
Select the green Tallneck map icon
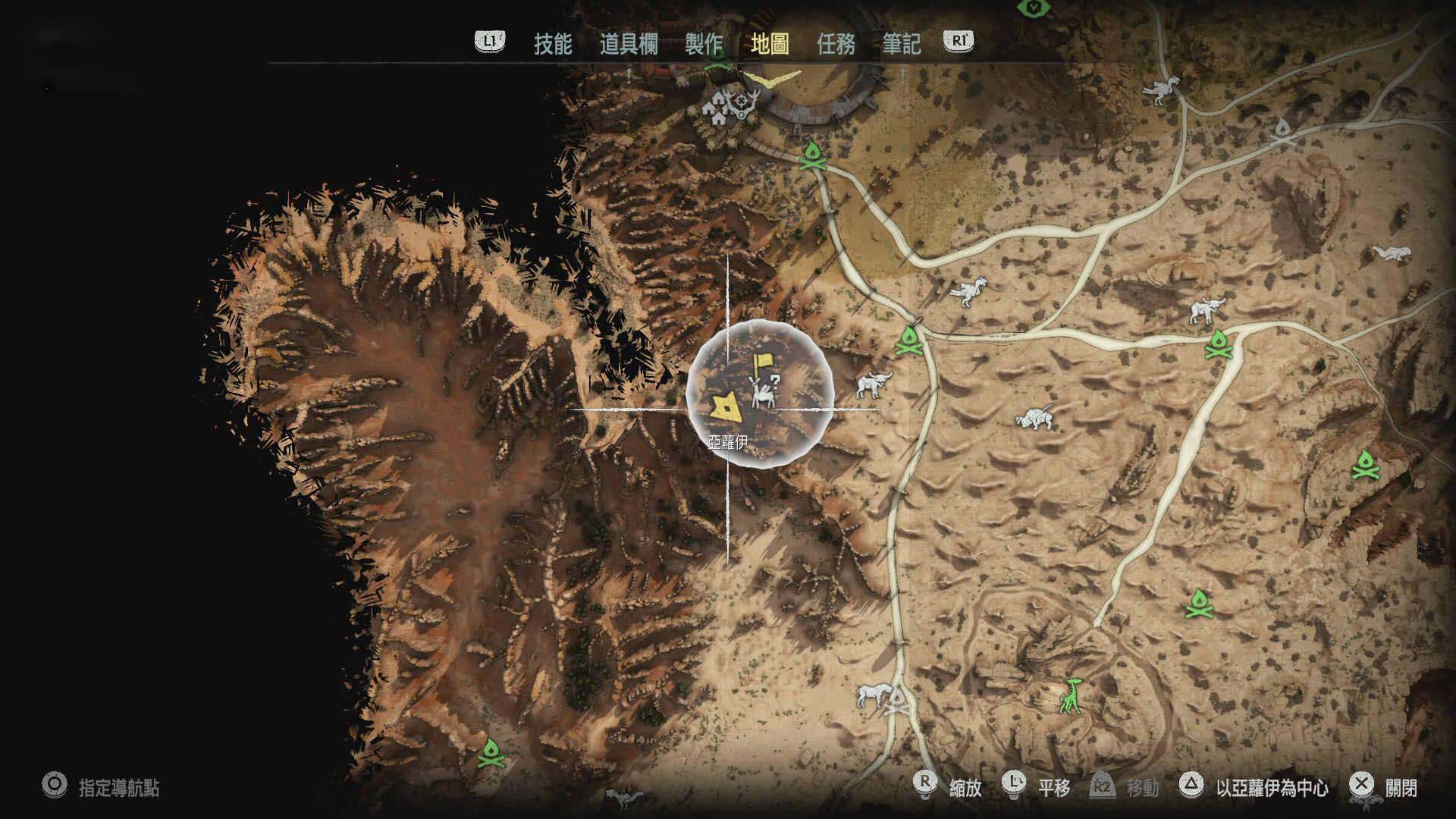pos(1070,696)
